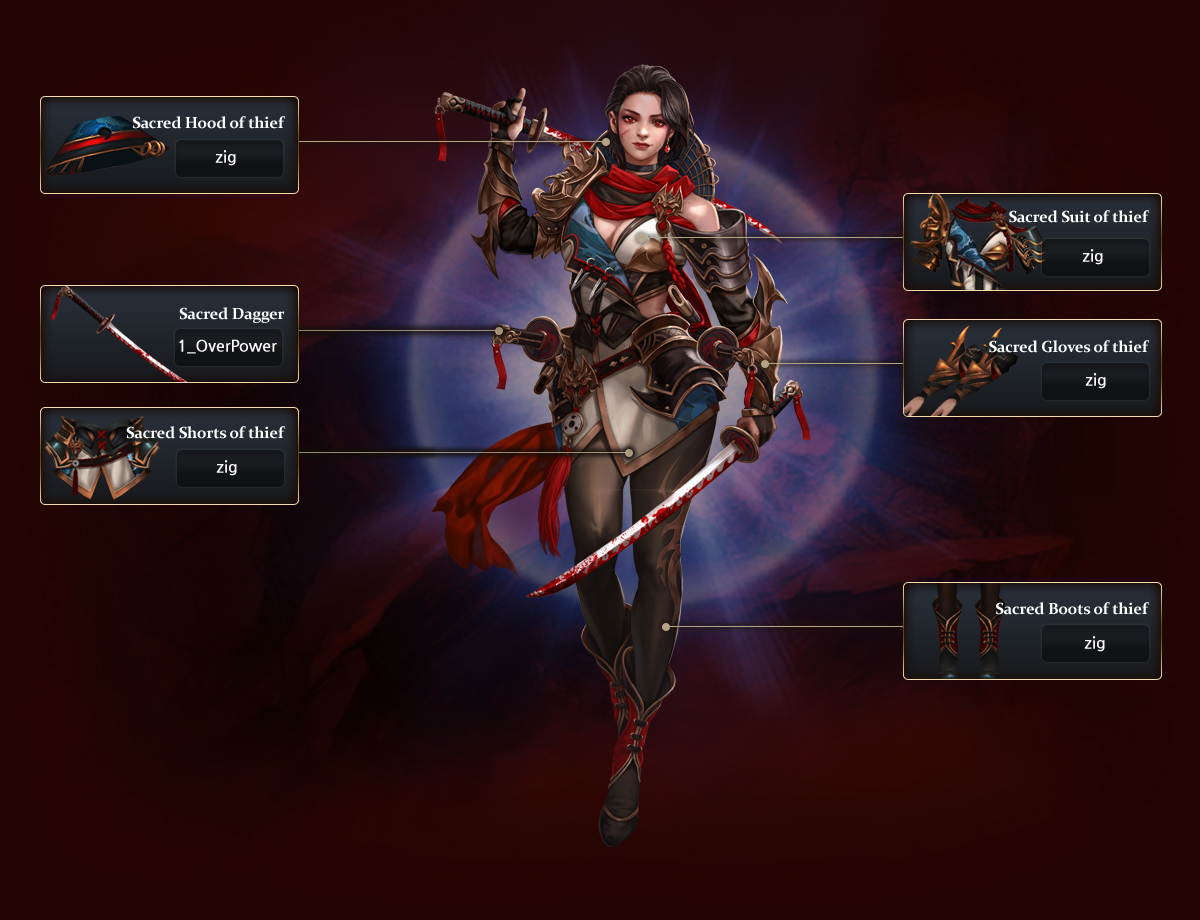Click the zig button under Sacred Shorts
This screenshot has width=1200, height=920.
point(229,468)
